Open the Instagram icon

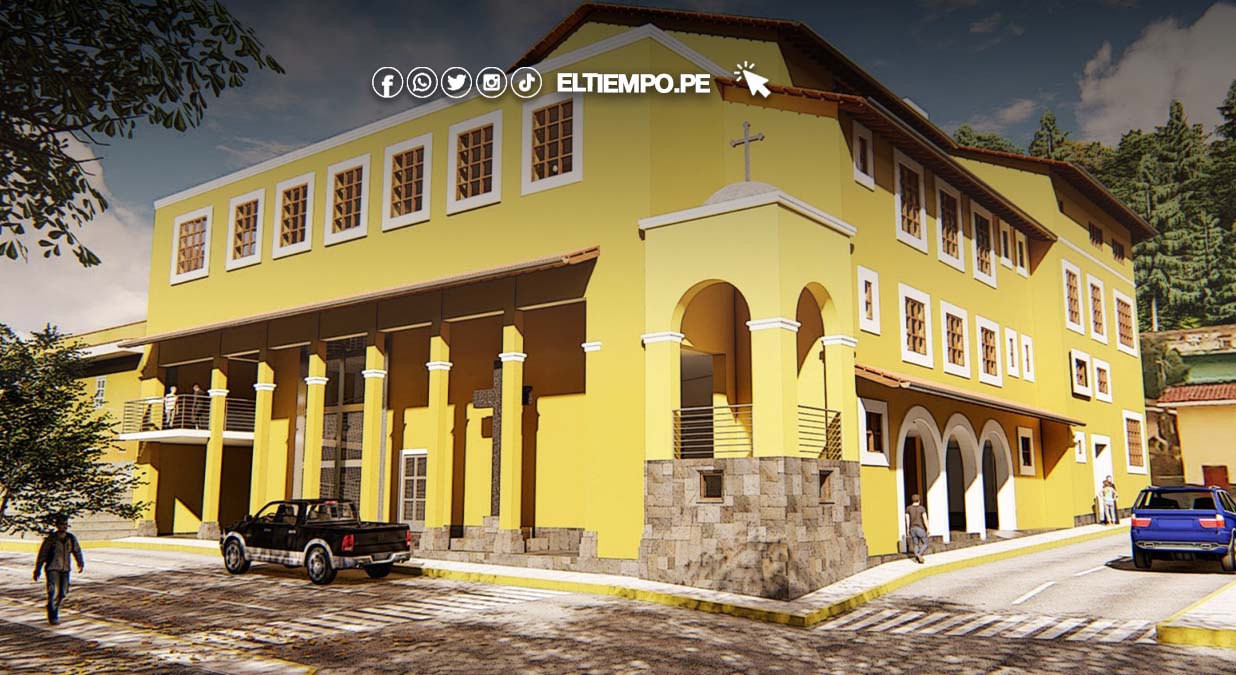tap(491, 82)
